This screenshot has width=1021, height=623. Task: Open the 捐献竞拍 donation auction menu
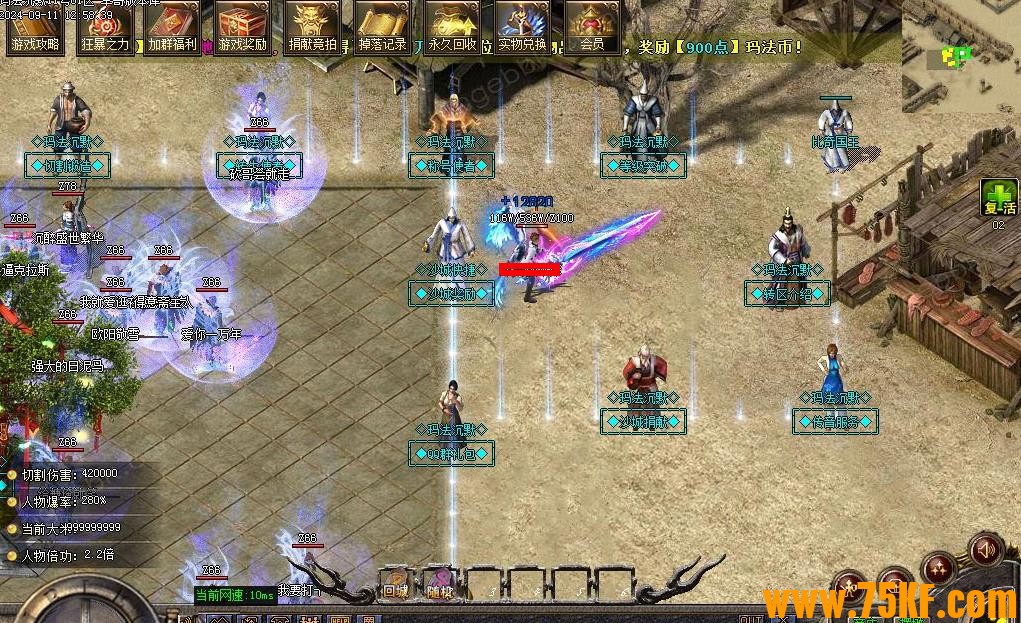[312, 26]
